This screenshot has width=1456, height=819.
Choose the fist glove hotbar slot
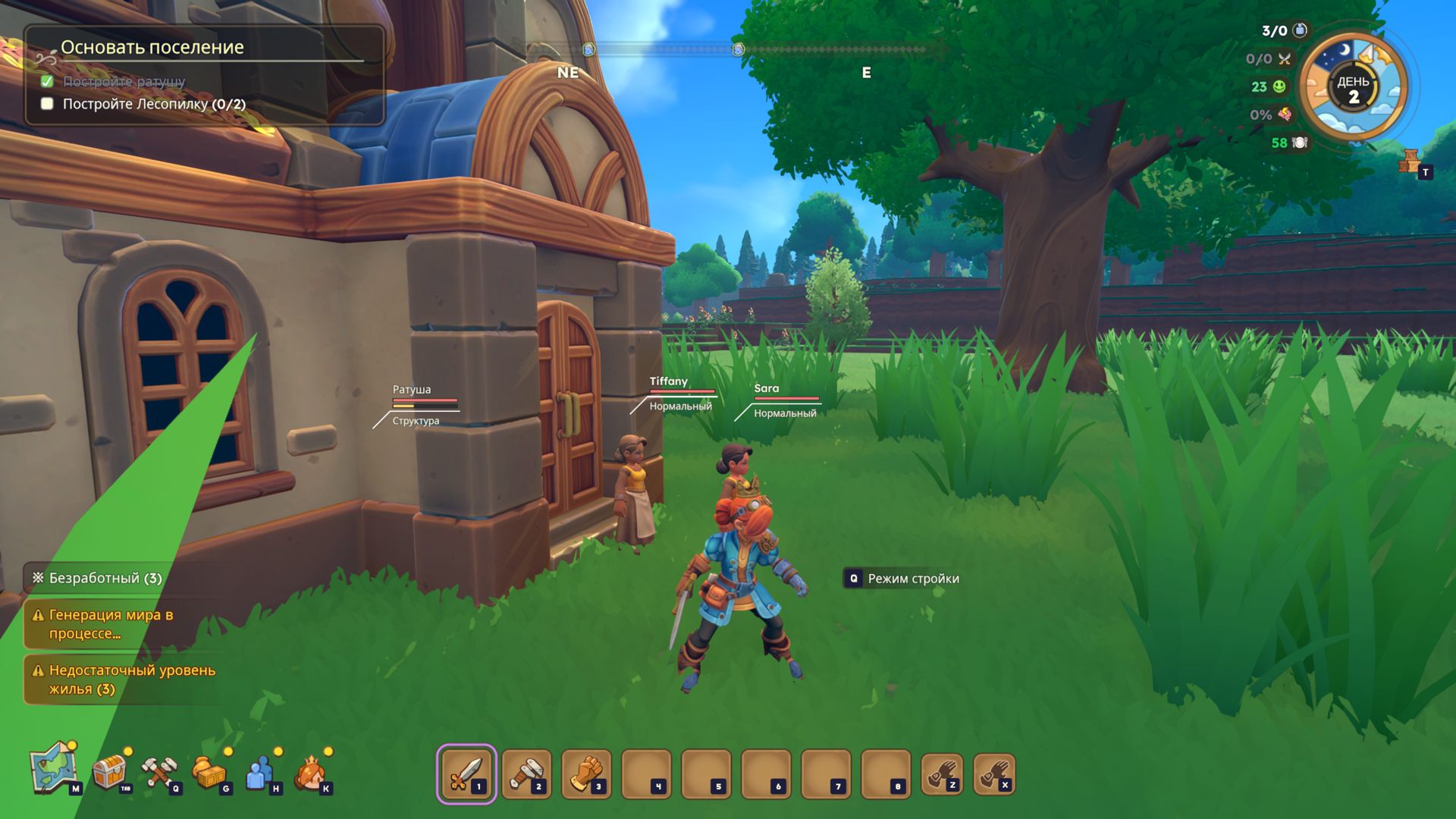(586, 774)
